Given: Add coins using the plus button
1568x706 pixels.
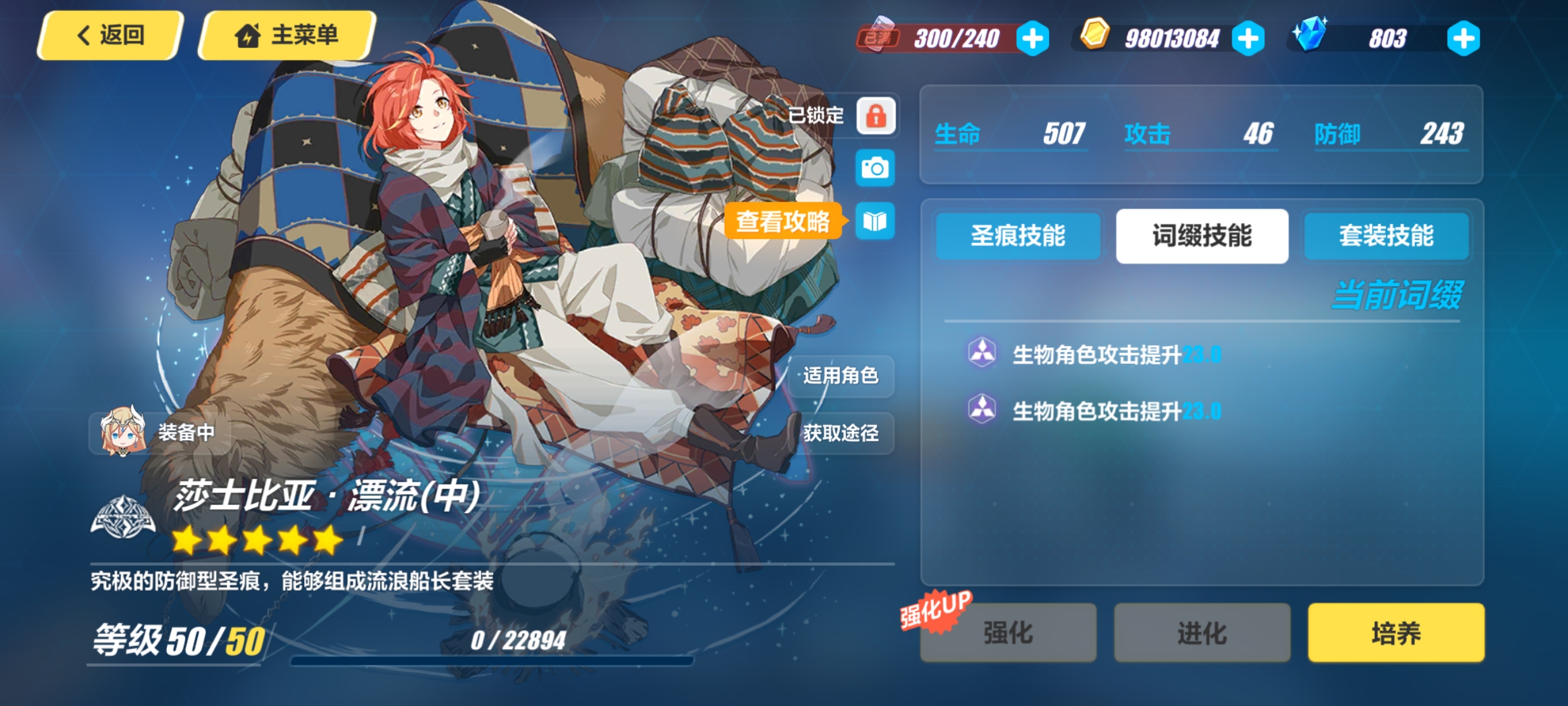Looking at the screenshot, I should click(1248, 39).
